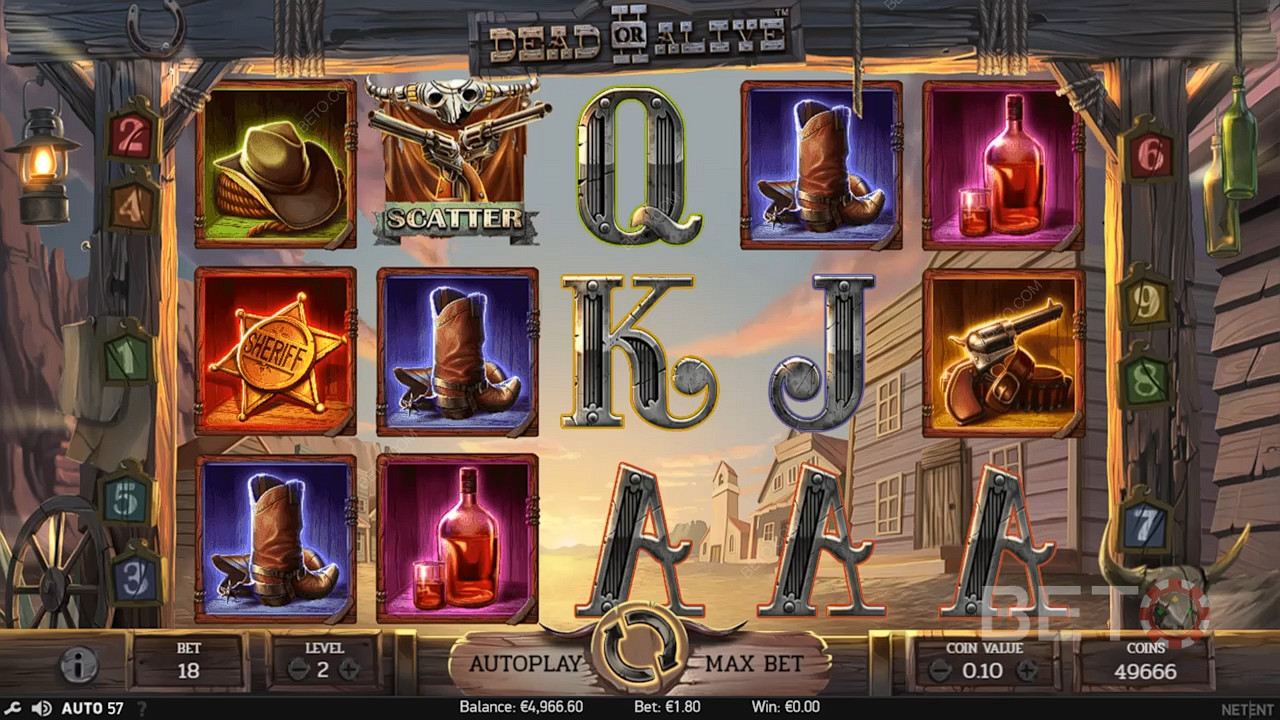
Task: Increase the bet level
Action: pyautogui.click(x=348, y=670)
